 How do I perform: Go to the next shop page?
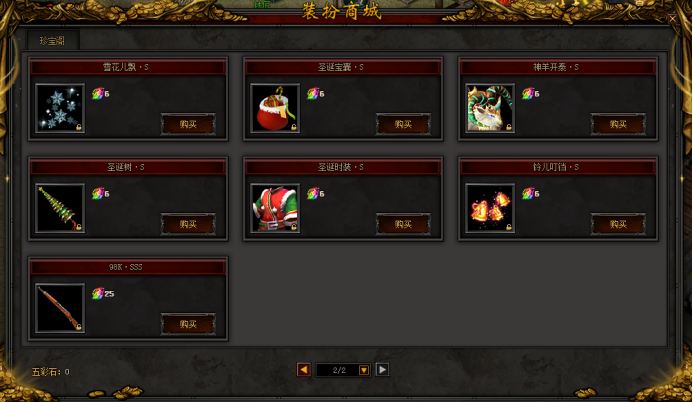[382, 369]
